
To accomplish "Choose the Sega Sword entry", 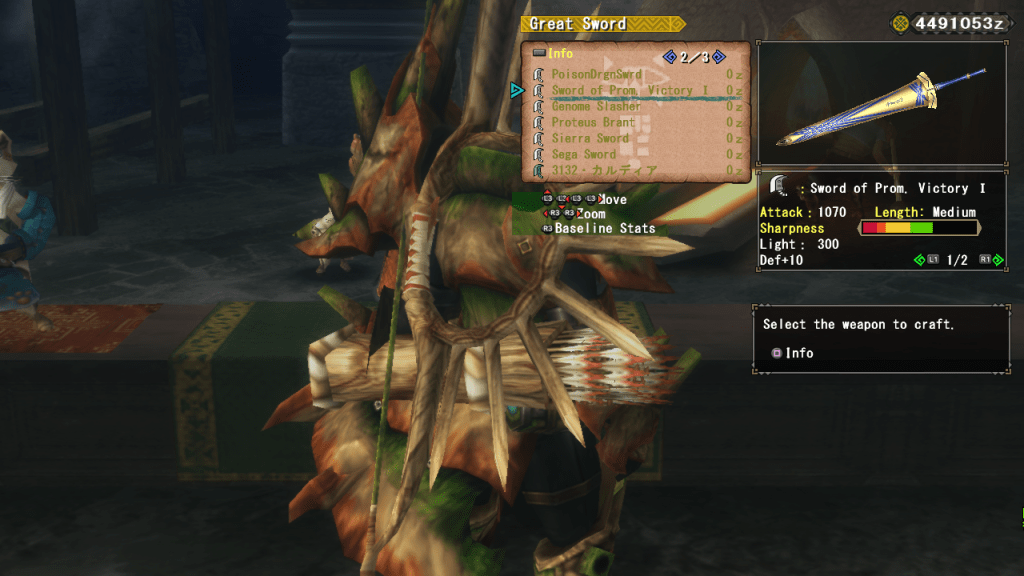I will pos(584,154).
